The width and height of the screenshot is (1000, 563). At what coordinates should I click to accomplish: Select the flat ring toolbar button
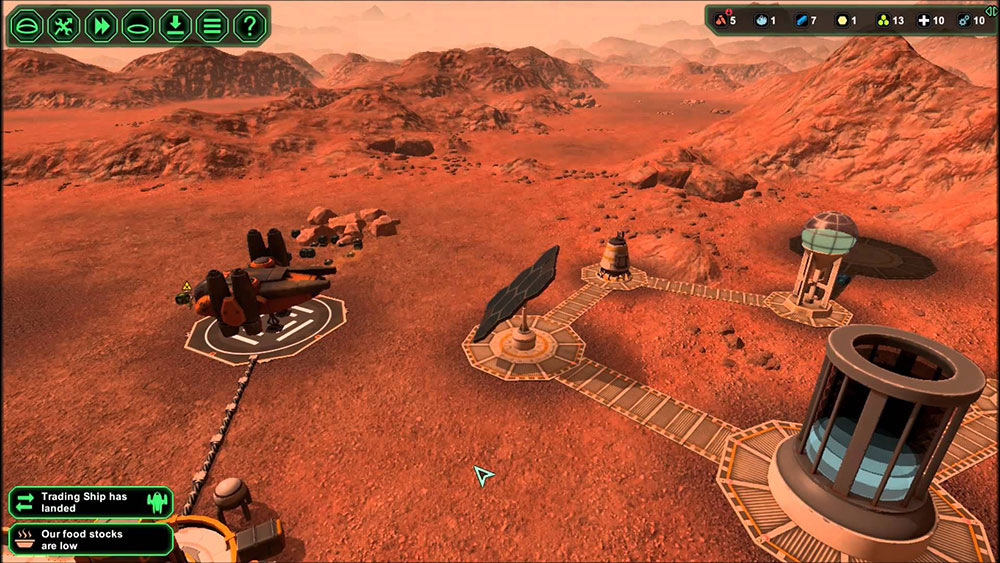pos(138,26)
